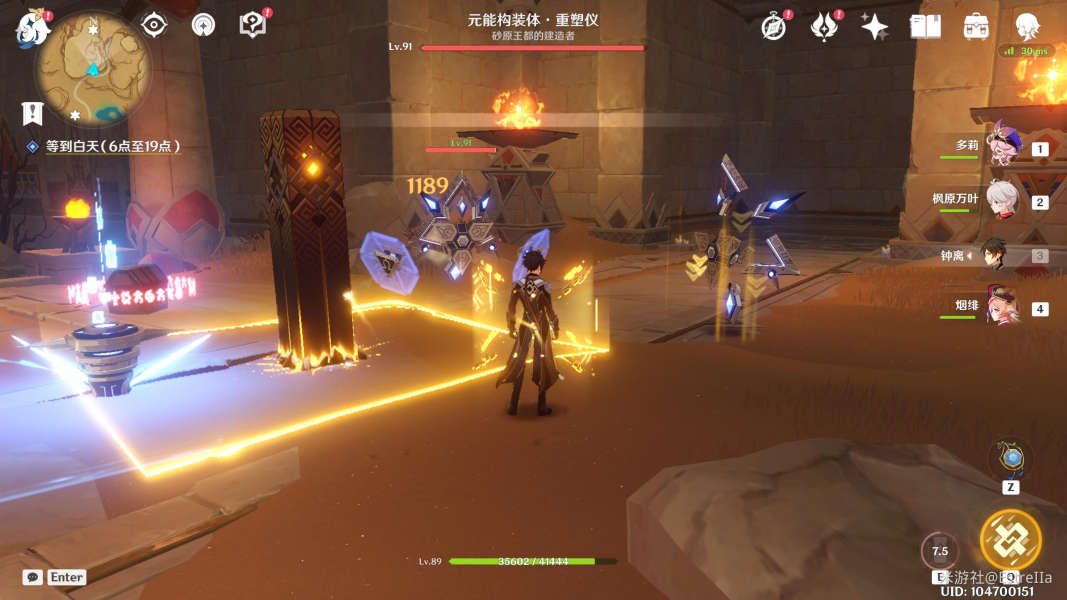This screenshot has width=1067, height=600.
Task: Select the tracked quest 等到白天 objective
Action: pos(112,146)
